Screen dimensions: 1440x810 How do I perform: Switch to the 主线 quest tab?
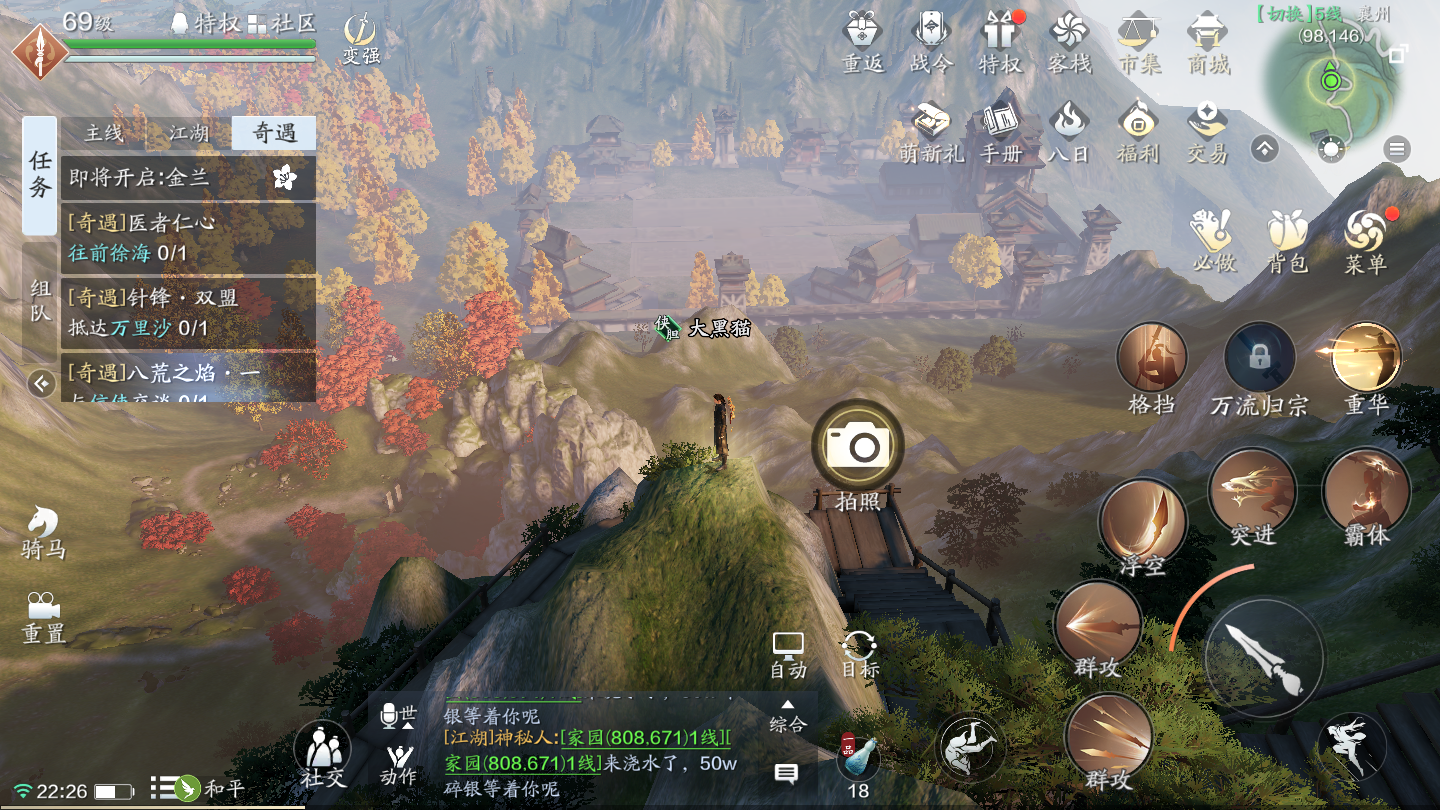[104, 133]
